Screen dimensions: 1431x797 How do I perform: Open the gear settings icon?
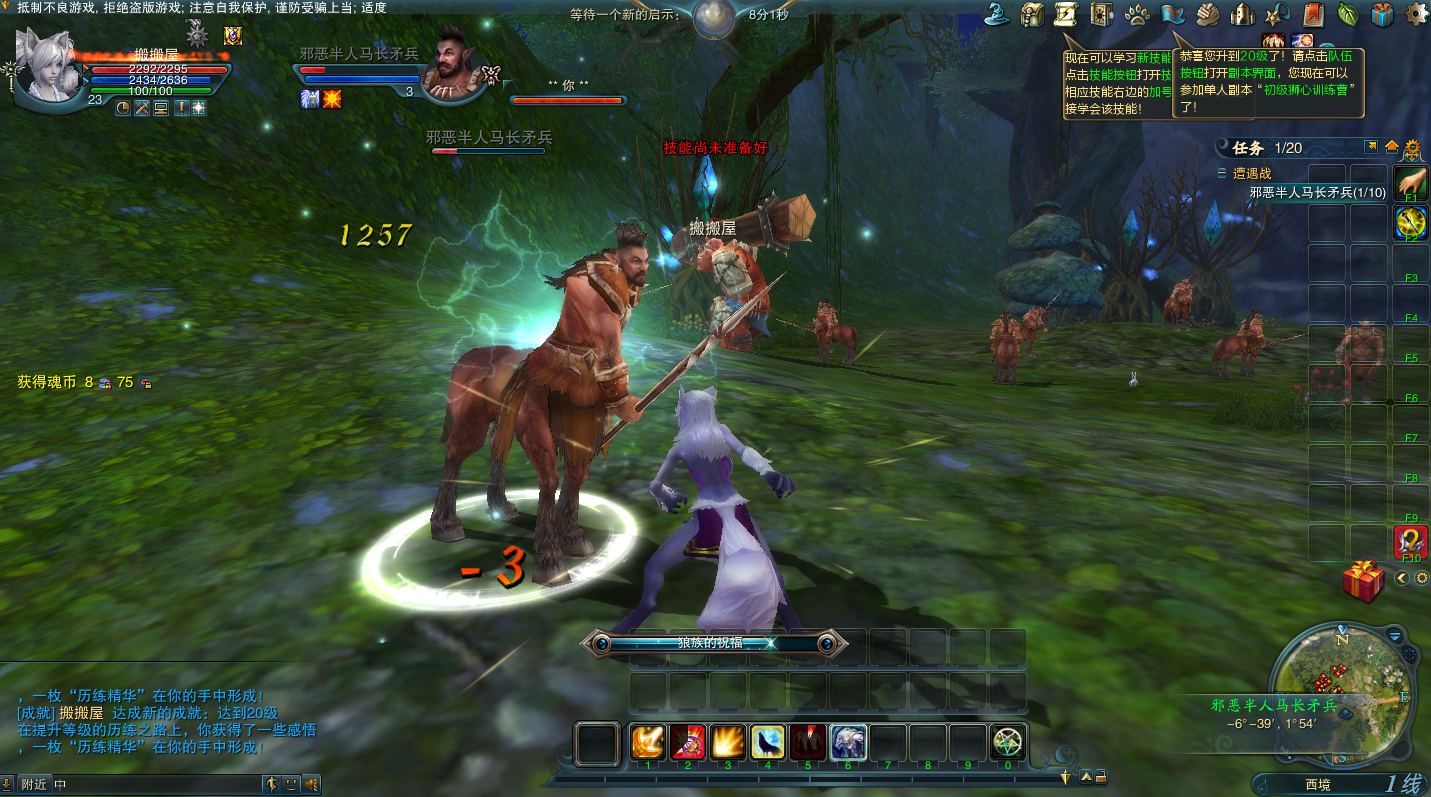tap(1417, 14)
